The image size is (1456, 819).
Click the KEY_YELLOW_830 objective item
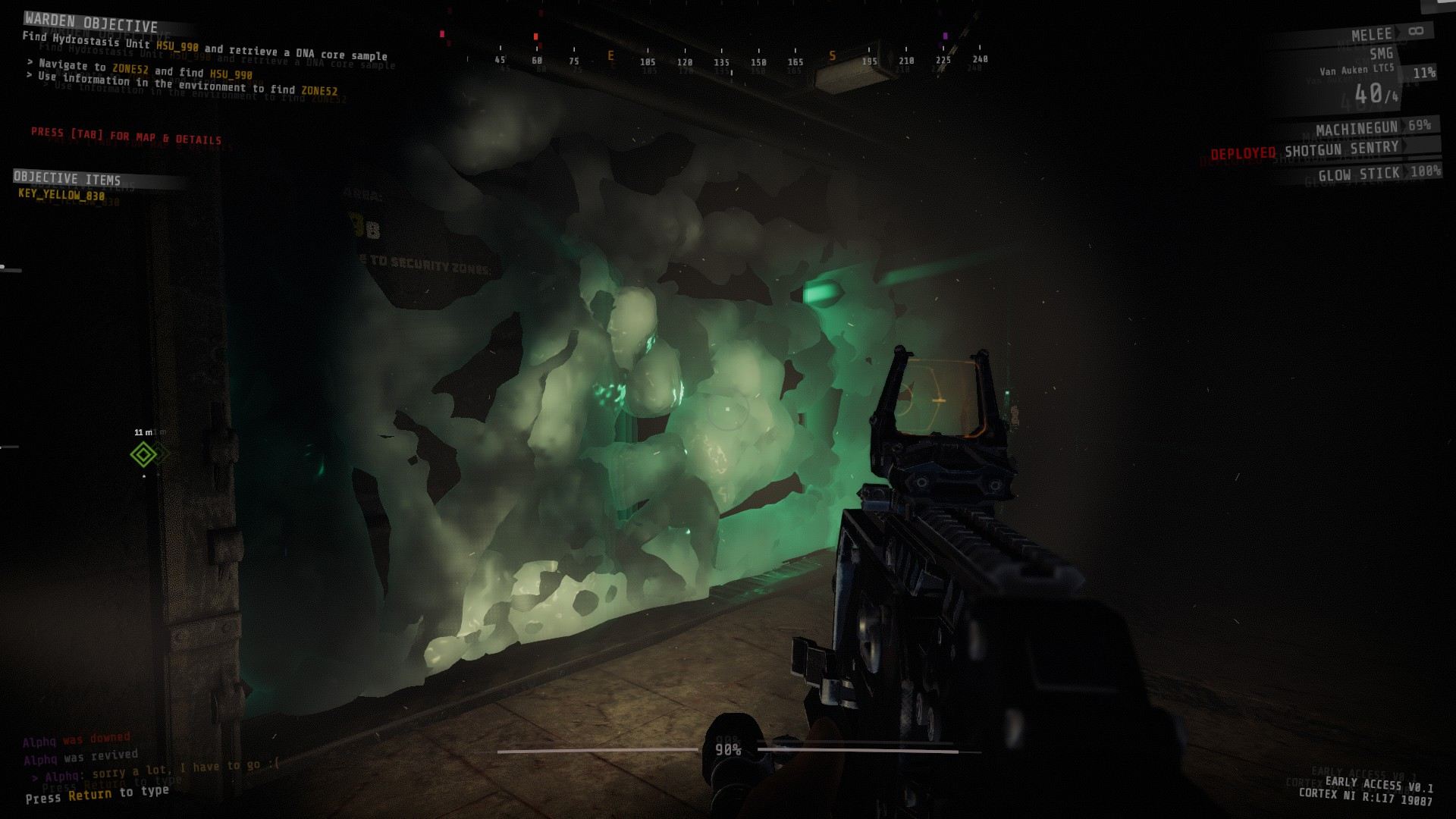click(x=61, y=195)
